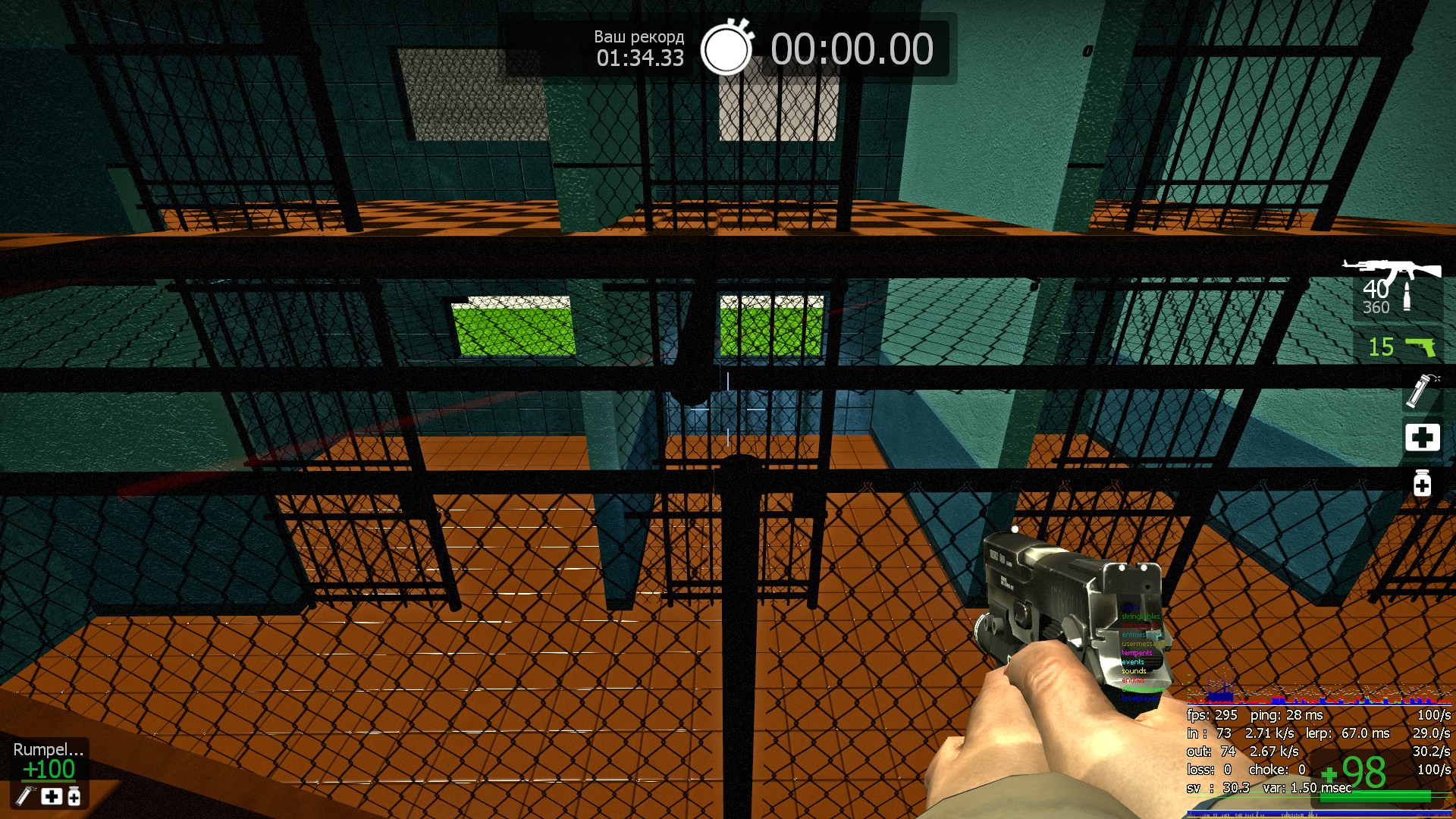Pick the pain pills bottle slot
Image resolution: width=1456 pixels, height=819 pixels.
pos(1422,482)
